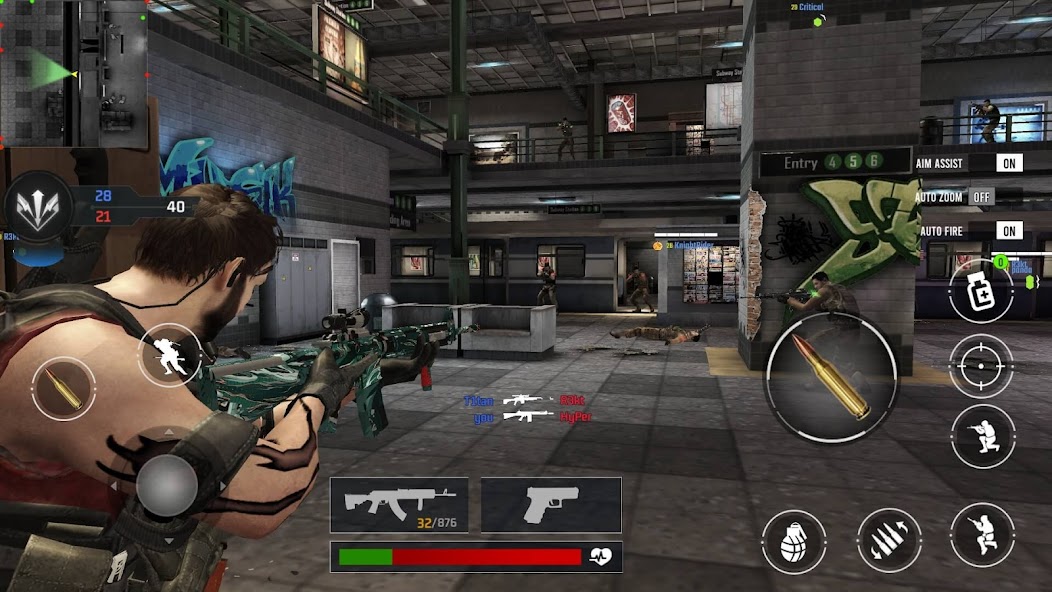Throw a grenade

pos(794,541)
